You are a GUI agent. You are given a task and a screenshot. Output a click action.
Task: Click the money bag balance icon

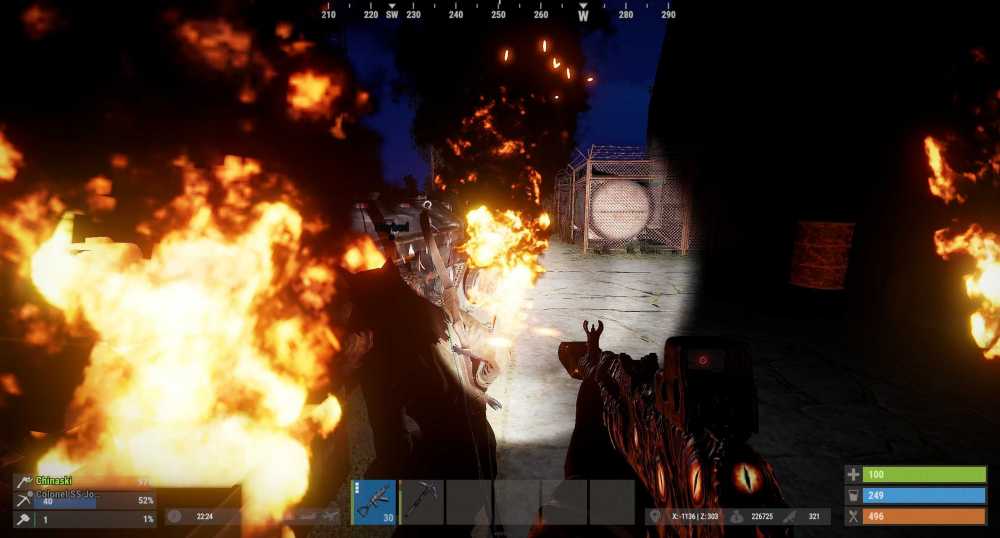click(x=737, y=517)
